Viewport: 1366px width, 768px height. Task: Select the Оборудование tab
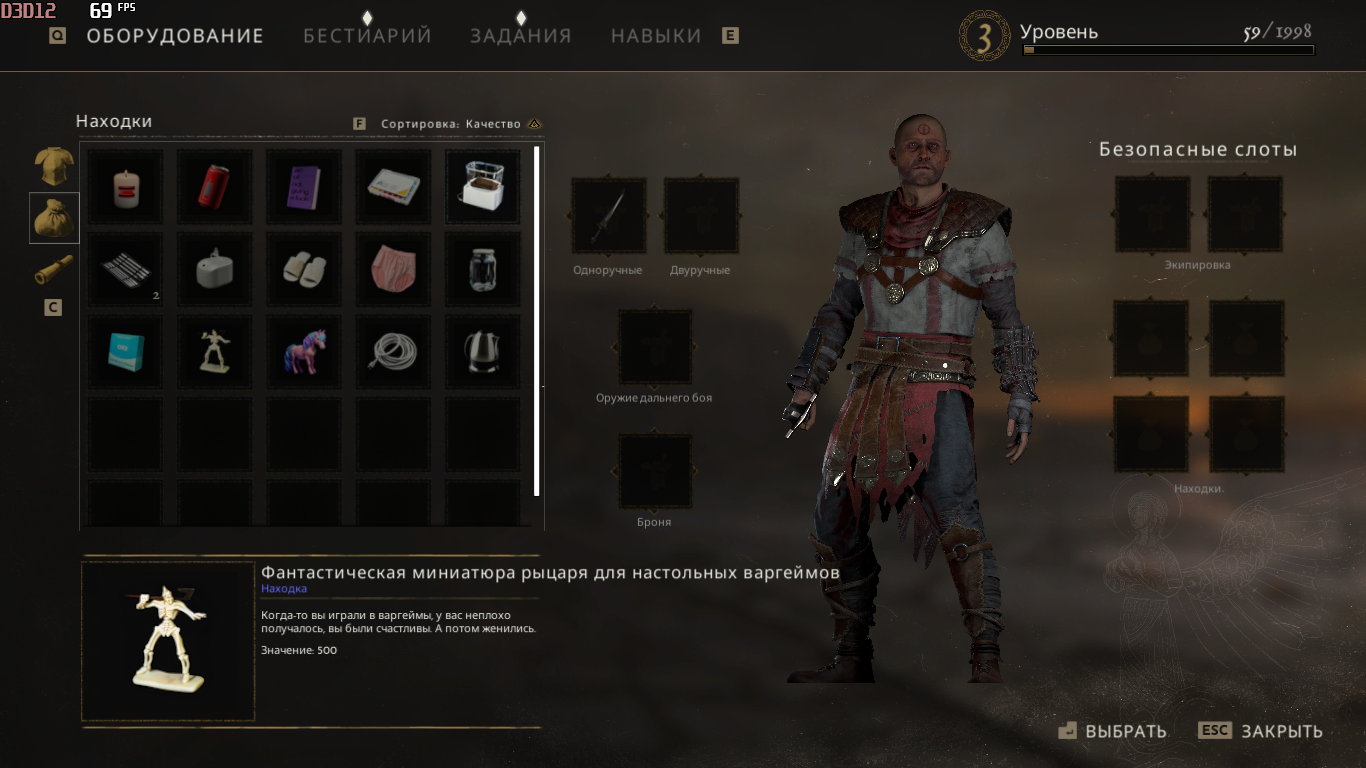click(x=175, y=36)
